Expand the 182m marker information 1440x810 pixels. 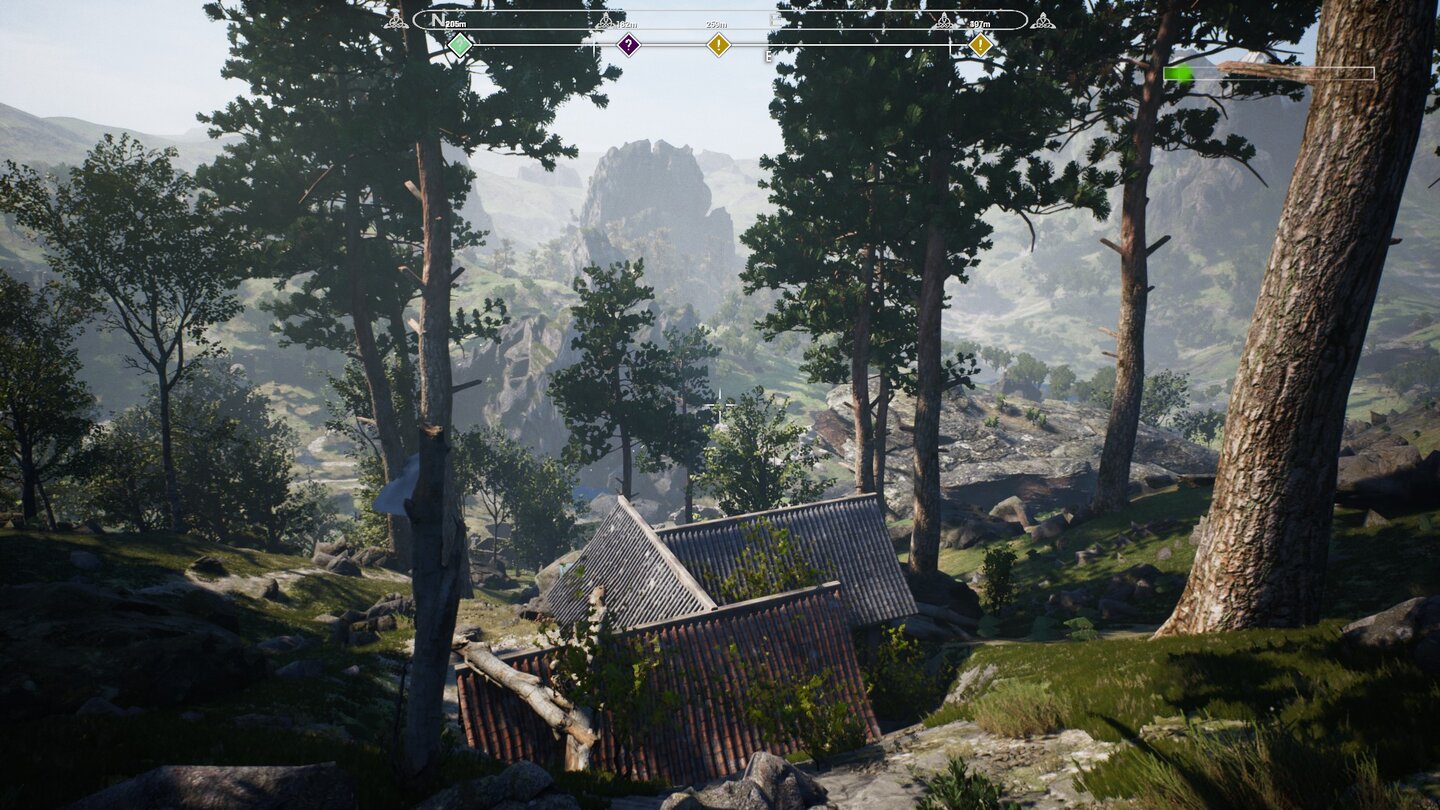tap(629, 22)
